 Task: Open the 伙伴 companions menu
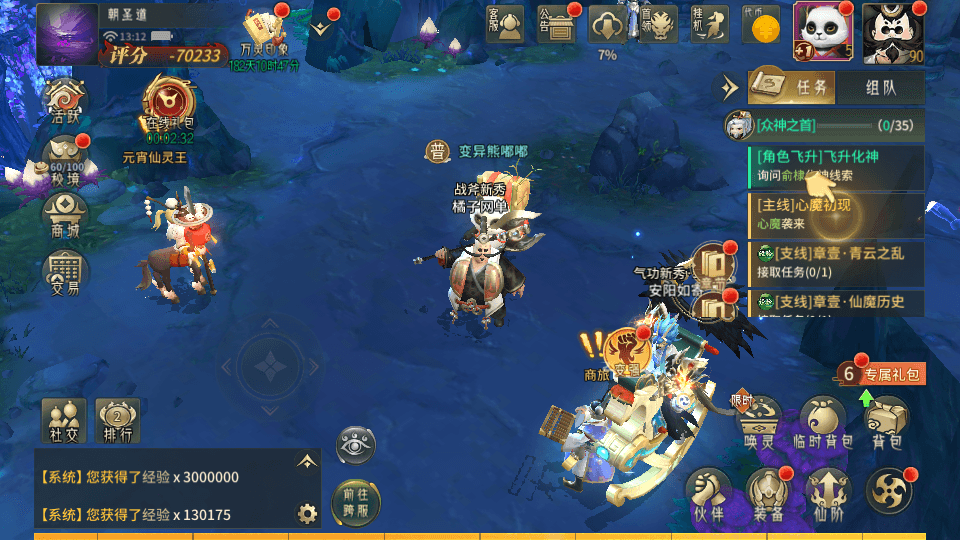click(708, 496)
